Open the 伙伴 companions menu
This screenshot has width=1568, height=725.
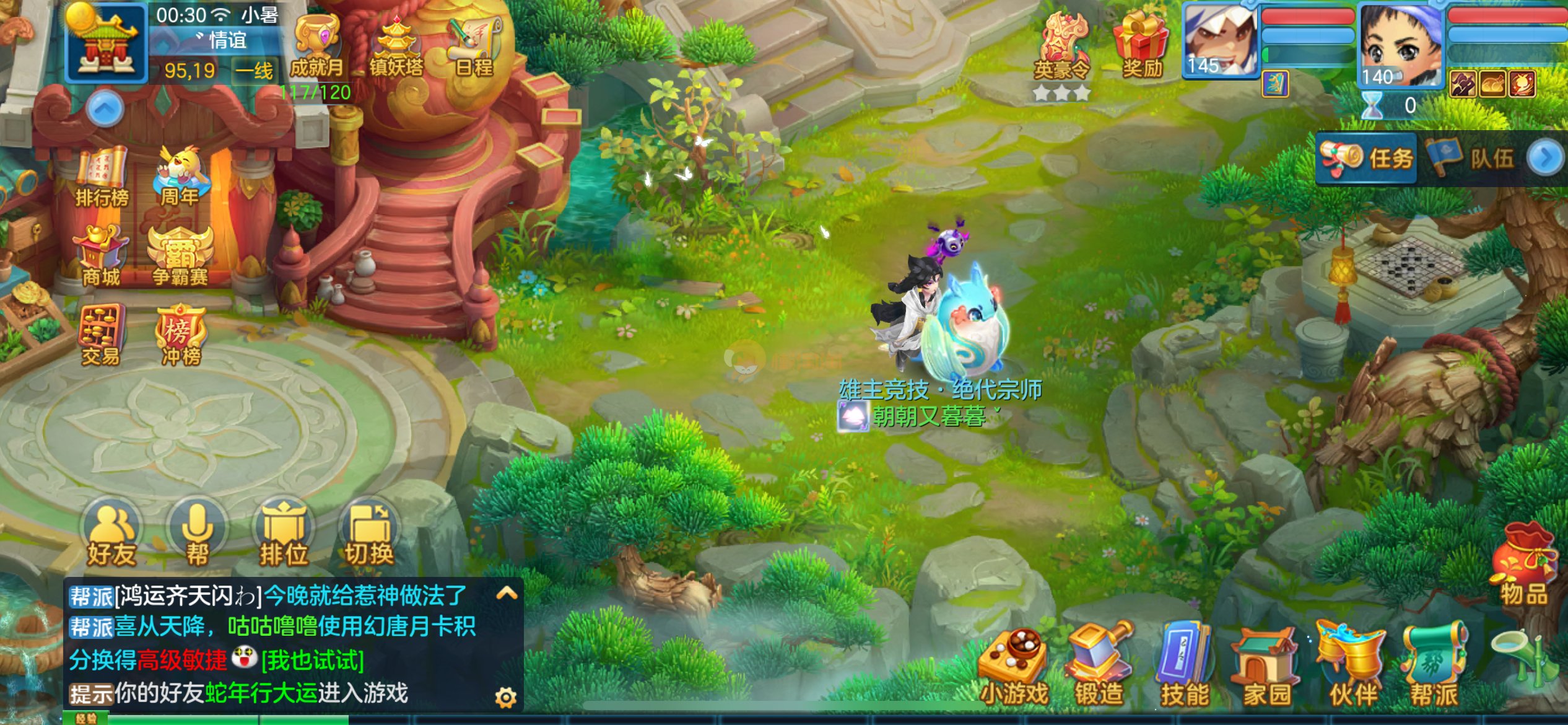[x=1352, y=667]
